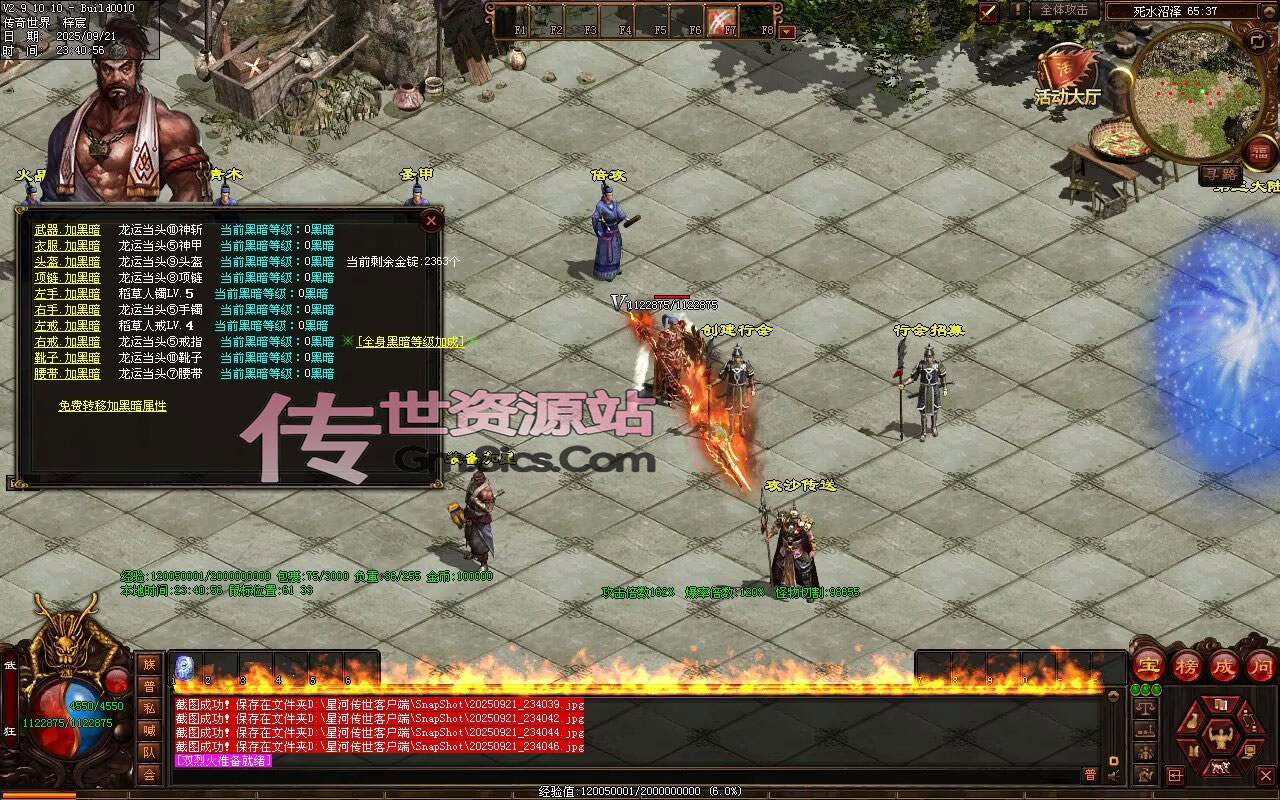This screenshot has width=1280, height=800.
Task: Click the balance scale trade icon
Action: point(1145,708)
